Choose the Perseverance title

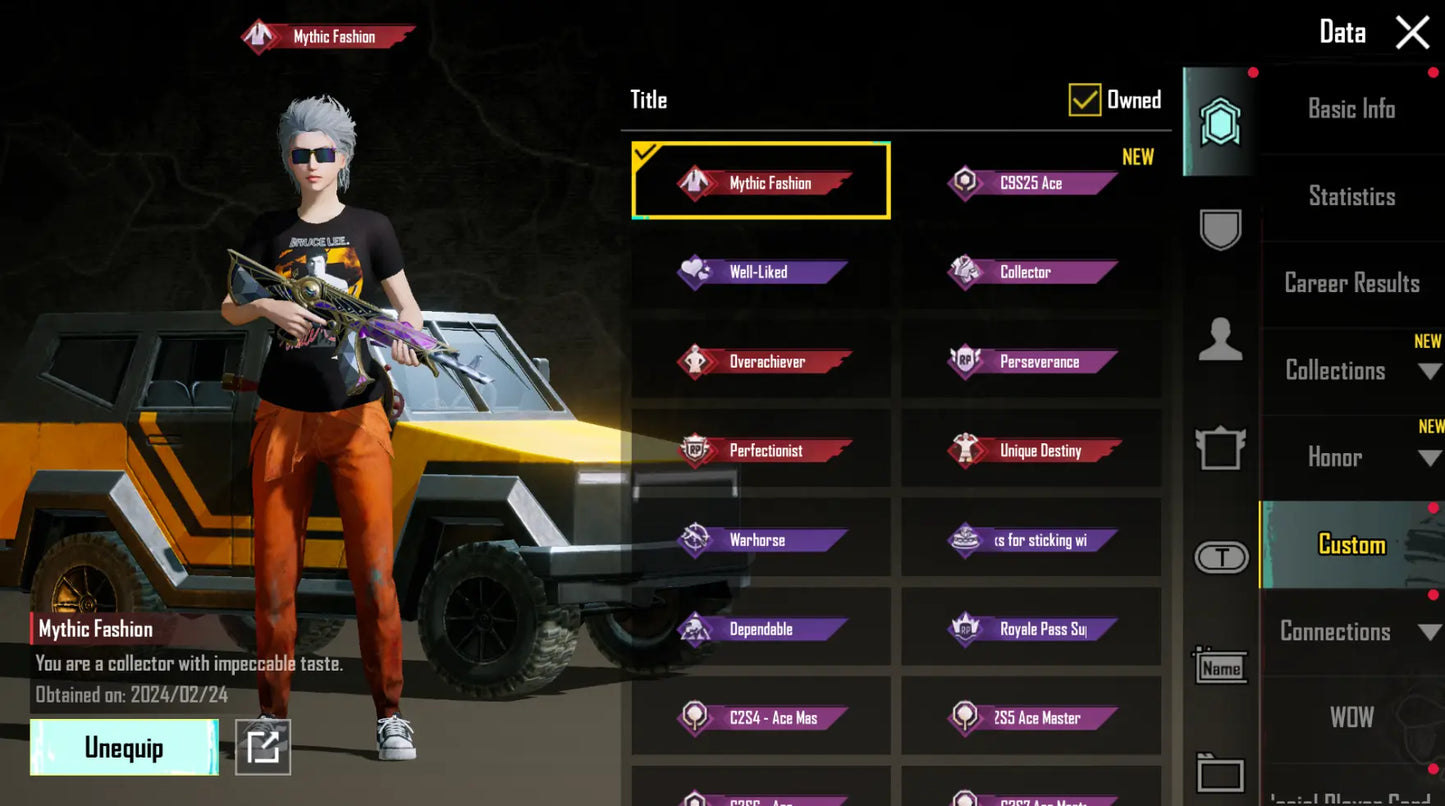pyautogui.click(x=1031, y=361)
